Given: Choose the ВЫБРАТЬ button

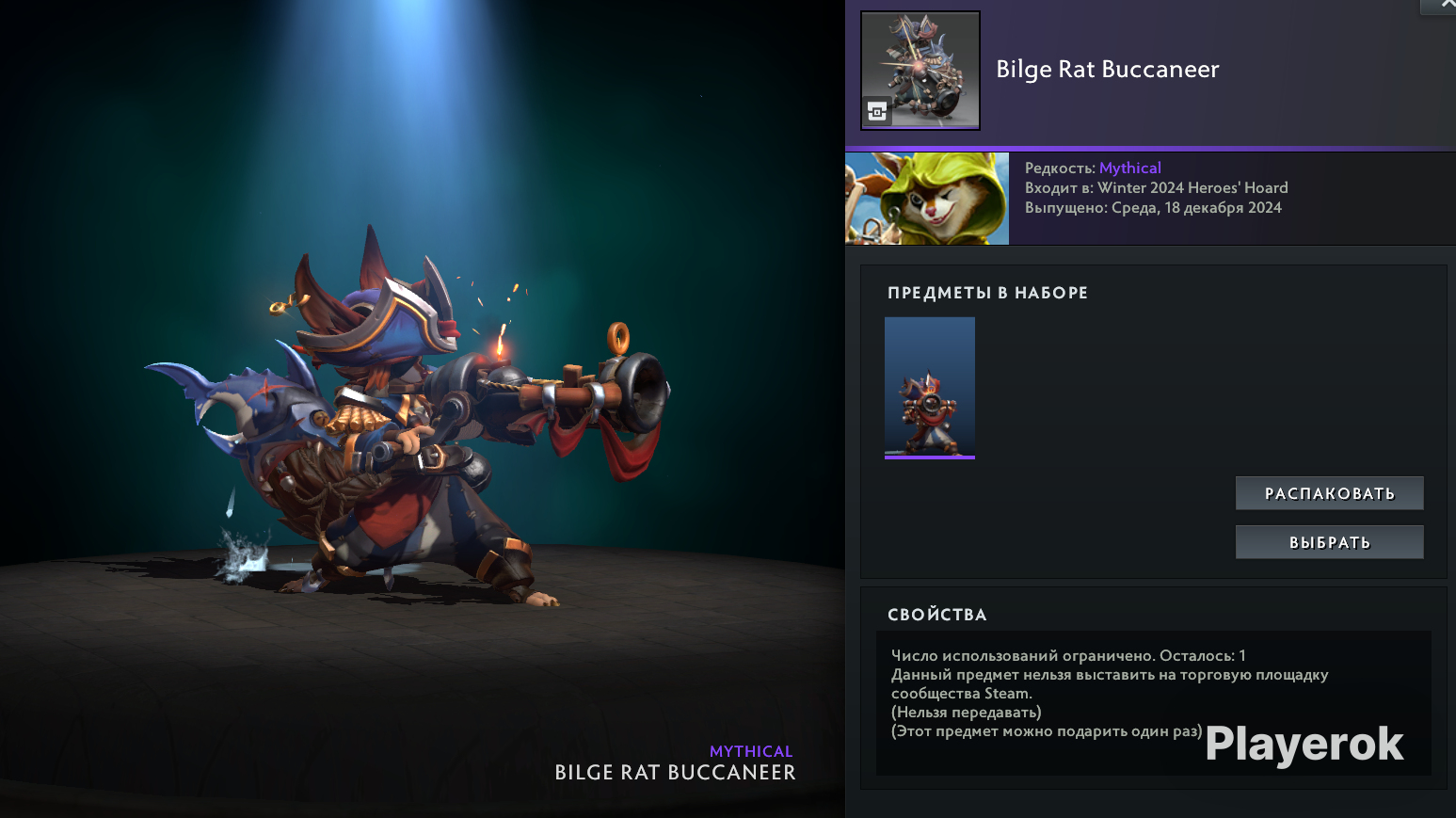Looking at the screenshot, I should (x=1329, y=542).
